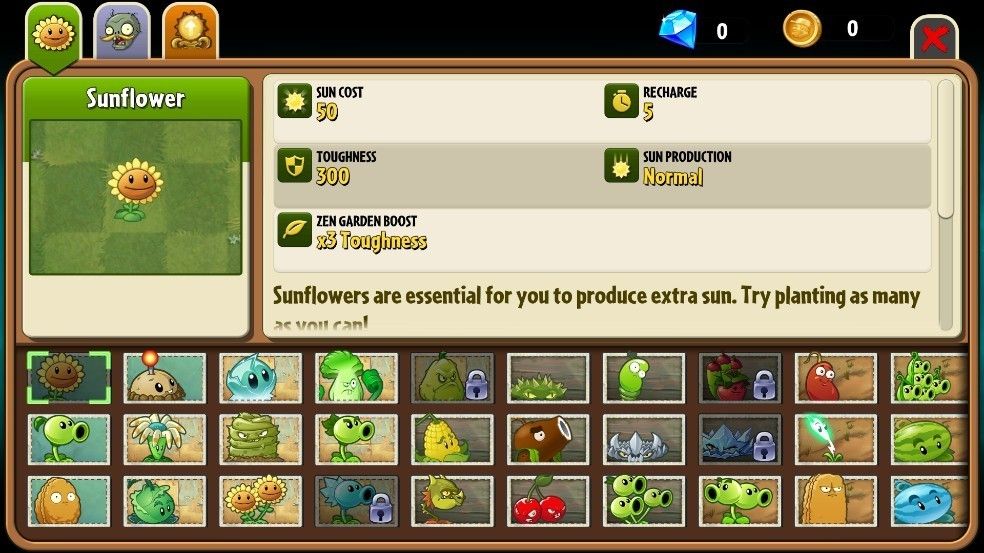
Task: Select the Sunflower plants tab
Action: [53, 34]
